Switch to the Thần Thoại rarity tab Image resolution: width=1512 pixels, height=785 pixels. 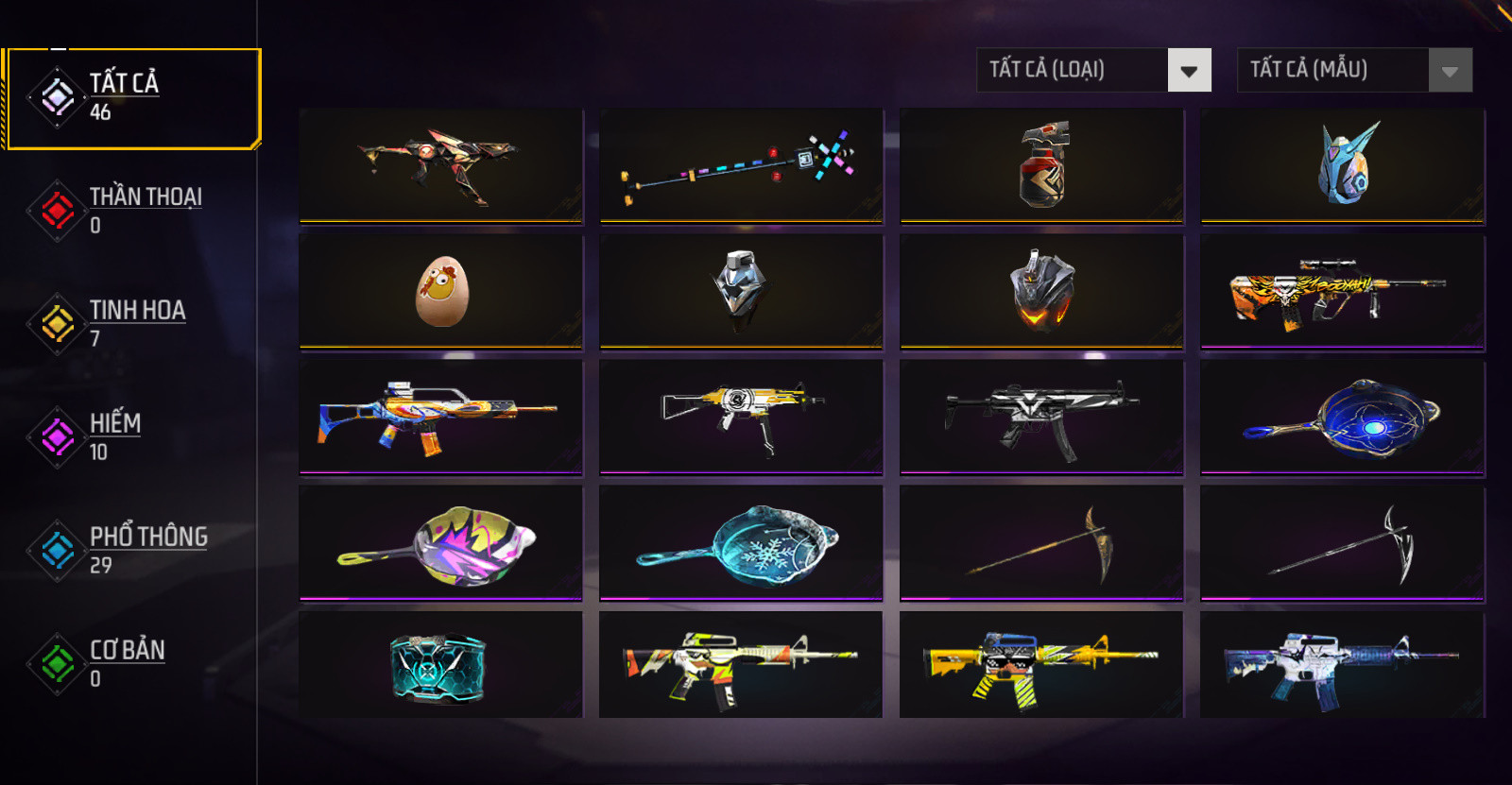point(130,210)
